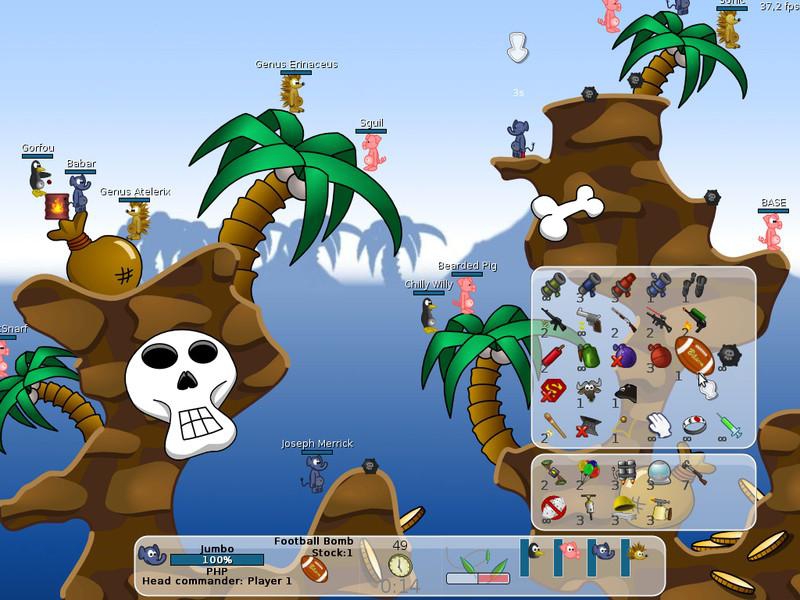Image resolution: width=800 pixels, height=600 pixels.
Task: Choose the gnu head weapon
Action: (587, 390)
